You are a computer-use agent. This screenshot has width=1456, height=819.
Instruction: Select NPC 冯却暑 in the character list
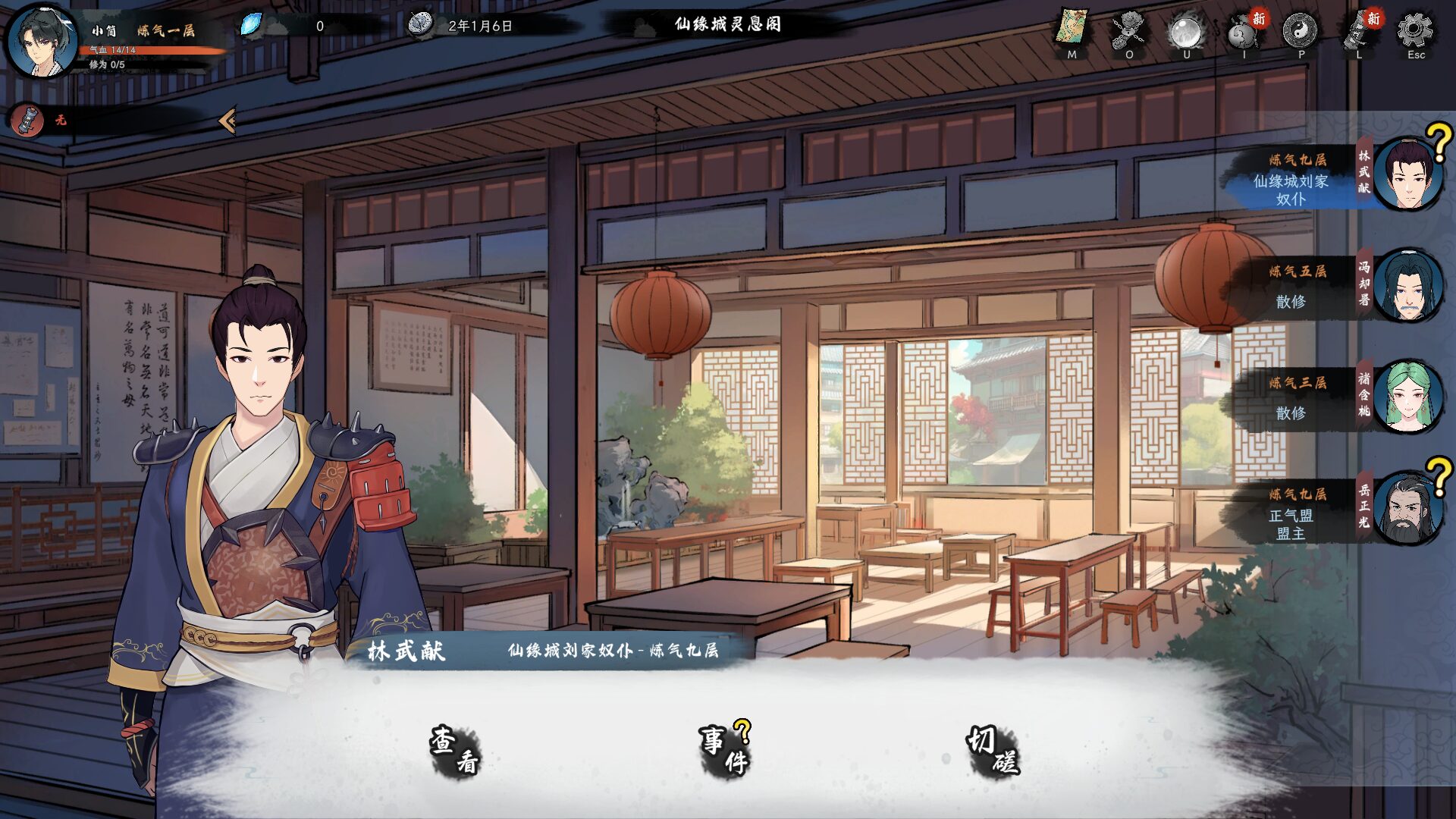[x=1407, y=286]
